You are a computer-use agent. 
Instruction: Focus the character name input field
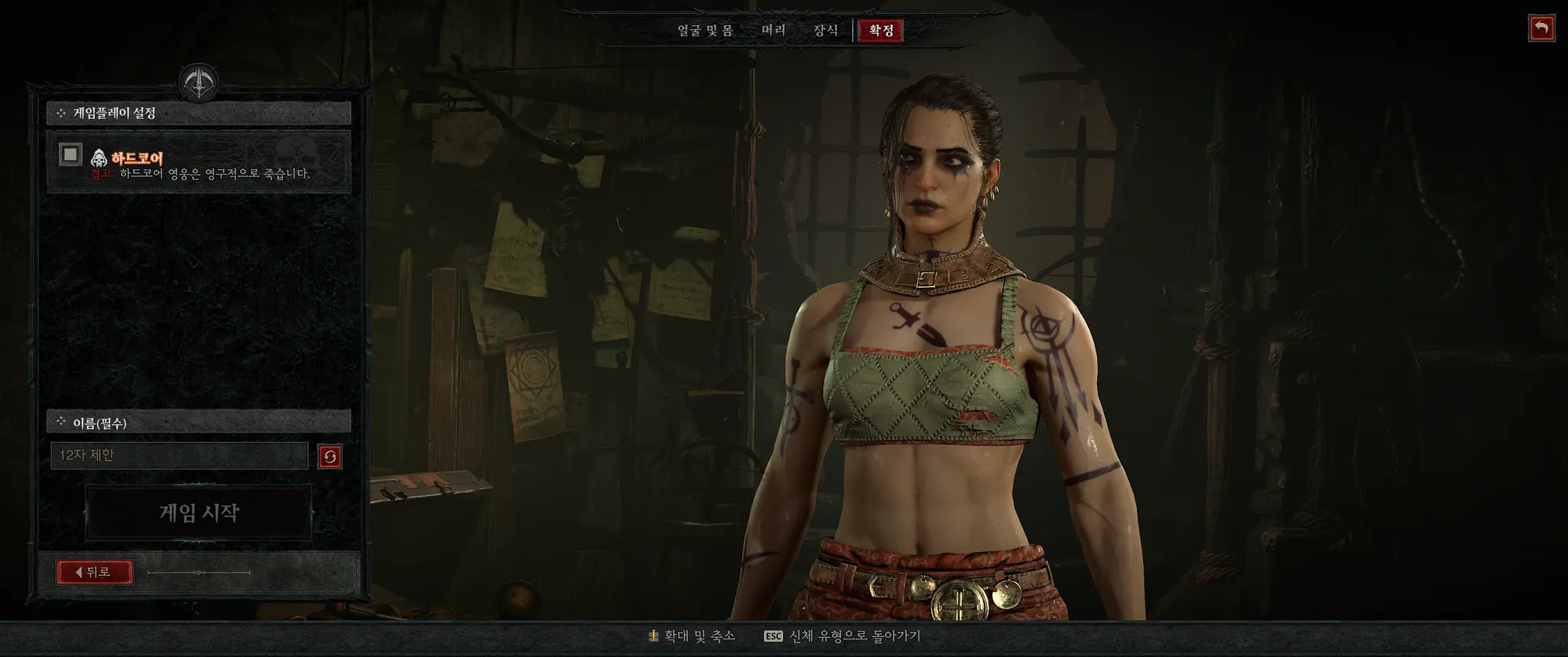[x=179, y=456]
